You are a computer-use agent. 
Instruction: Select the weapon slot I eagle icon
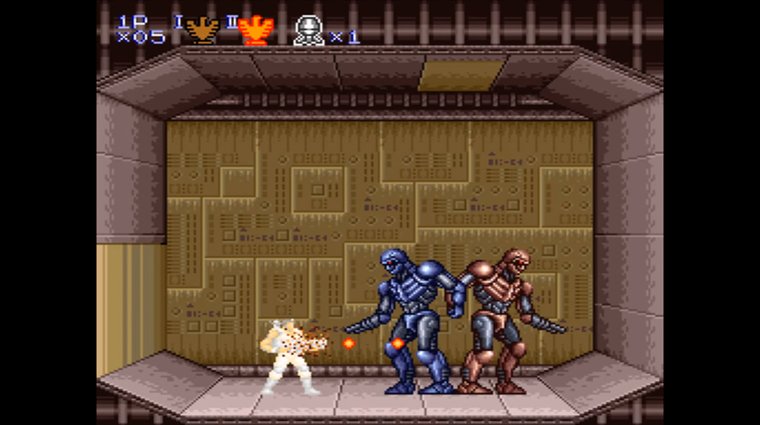(x=203, y=29)
